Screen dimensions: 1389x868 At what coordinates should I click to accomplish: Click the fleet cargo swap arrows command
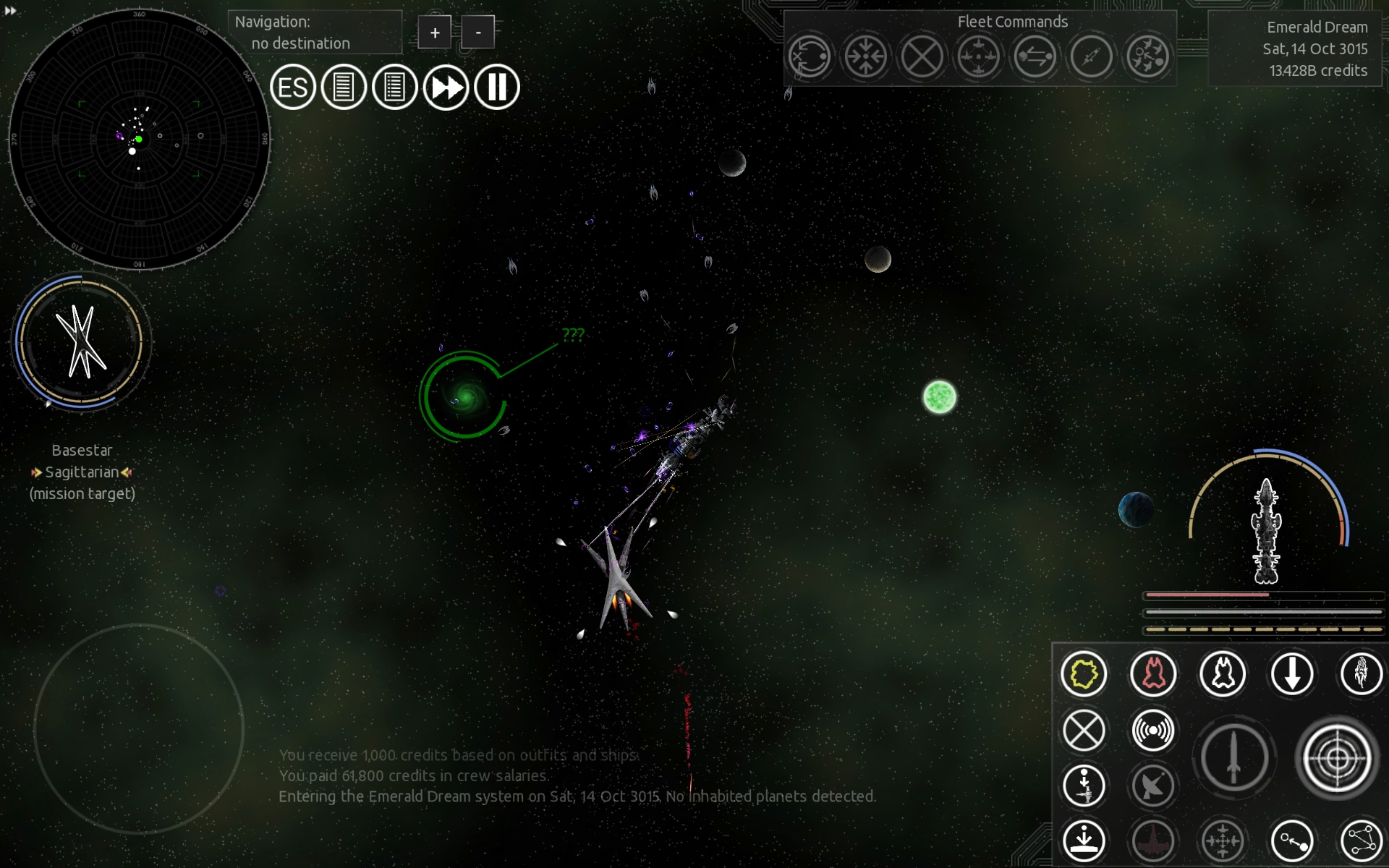point(1035,56)
